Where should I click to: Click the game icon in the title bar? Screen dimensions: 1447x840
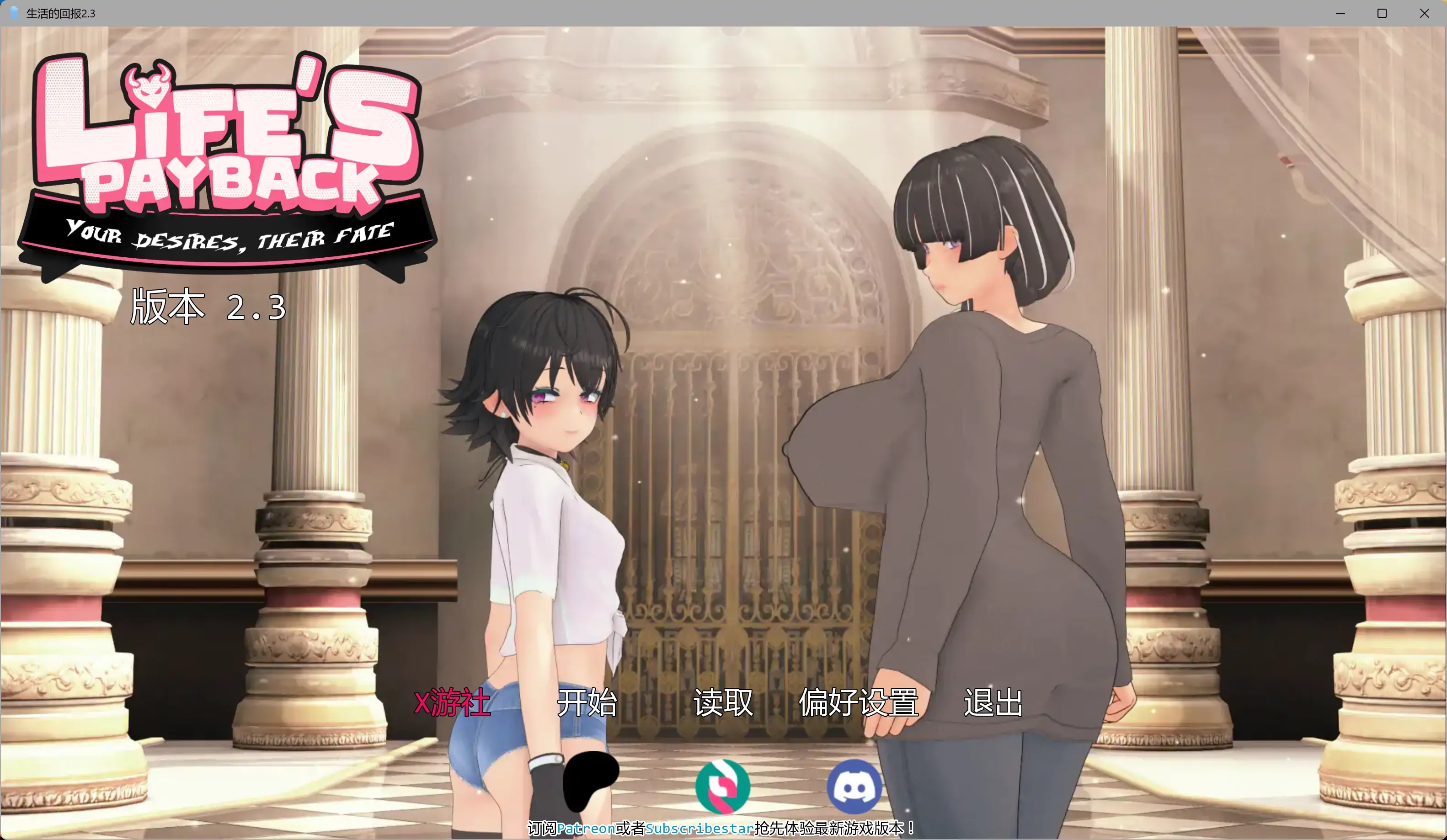pos(13,13)
